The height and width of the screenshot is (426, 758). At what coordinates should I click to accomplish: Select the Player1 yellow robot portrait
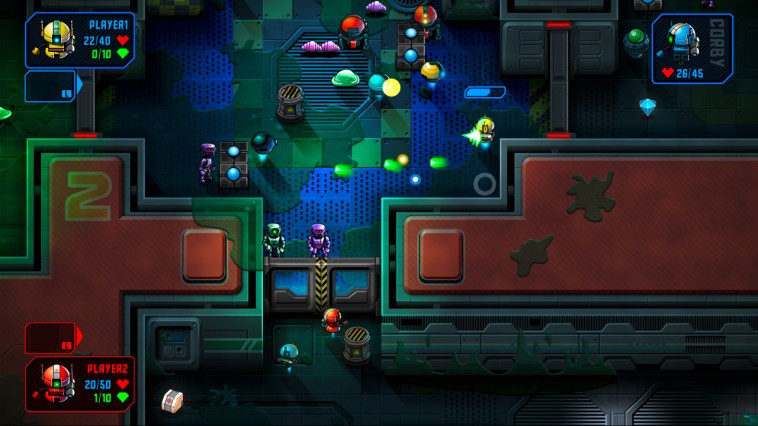pos(53,40)
